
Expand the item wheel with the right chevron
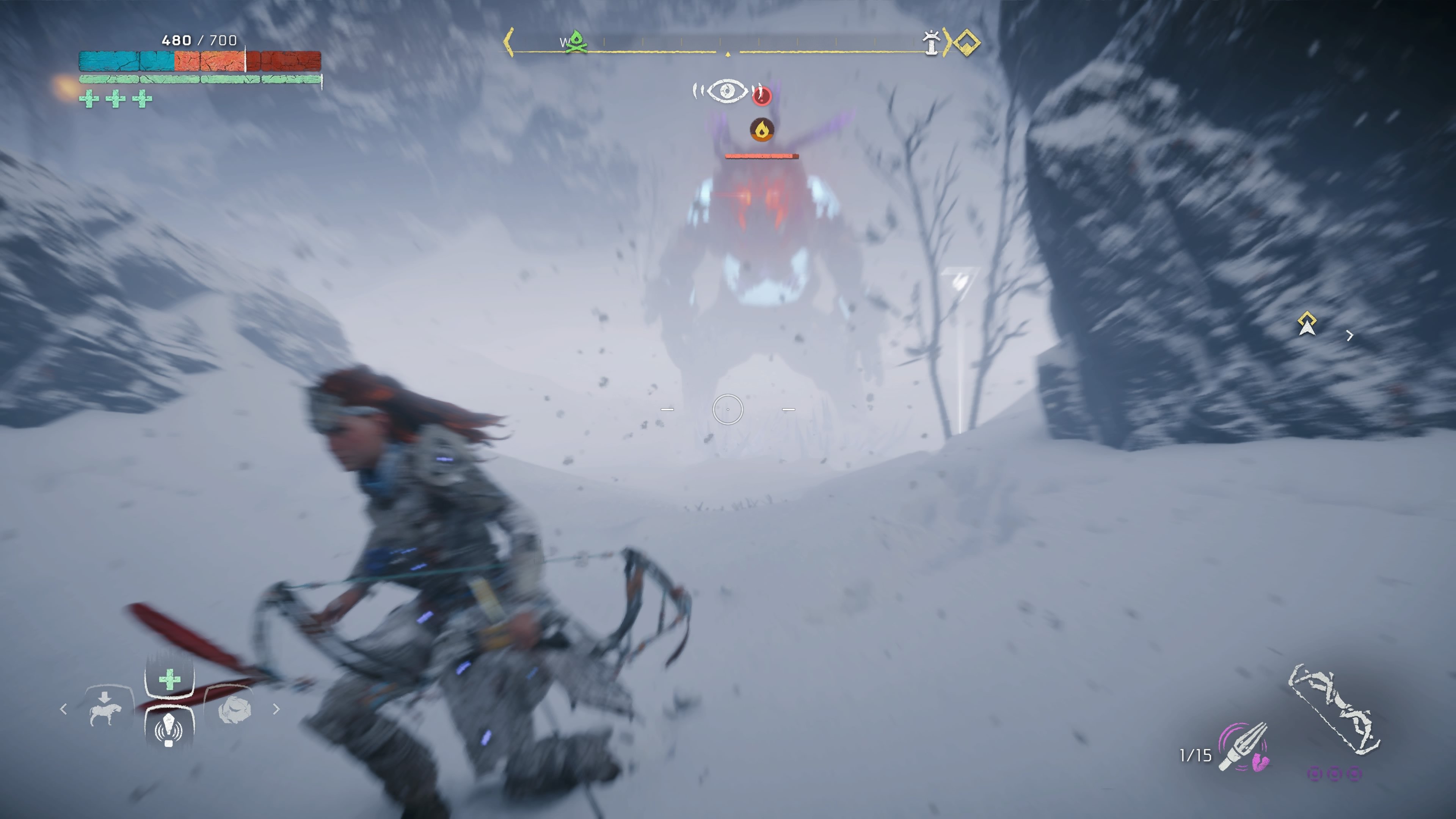pos(277,709)
